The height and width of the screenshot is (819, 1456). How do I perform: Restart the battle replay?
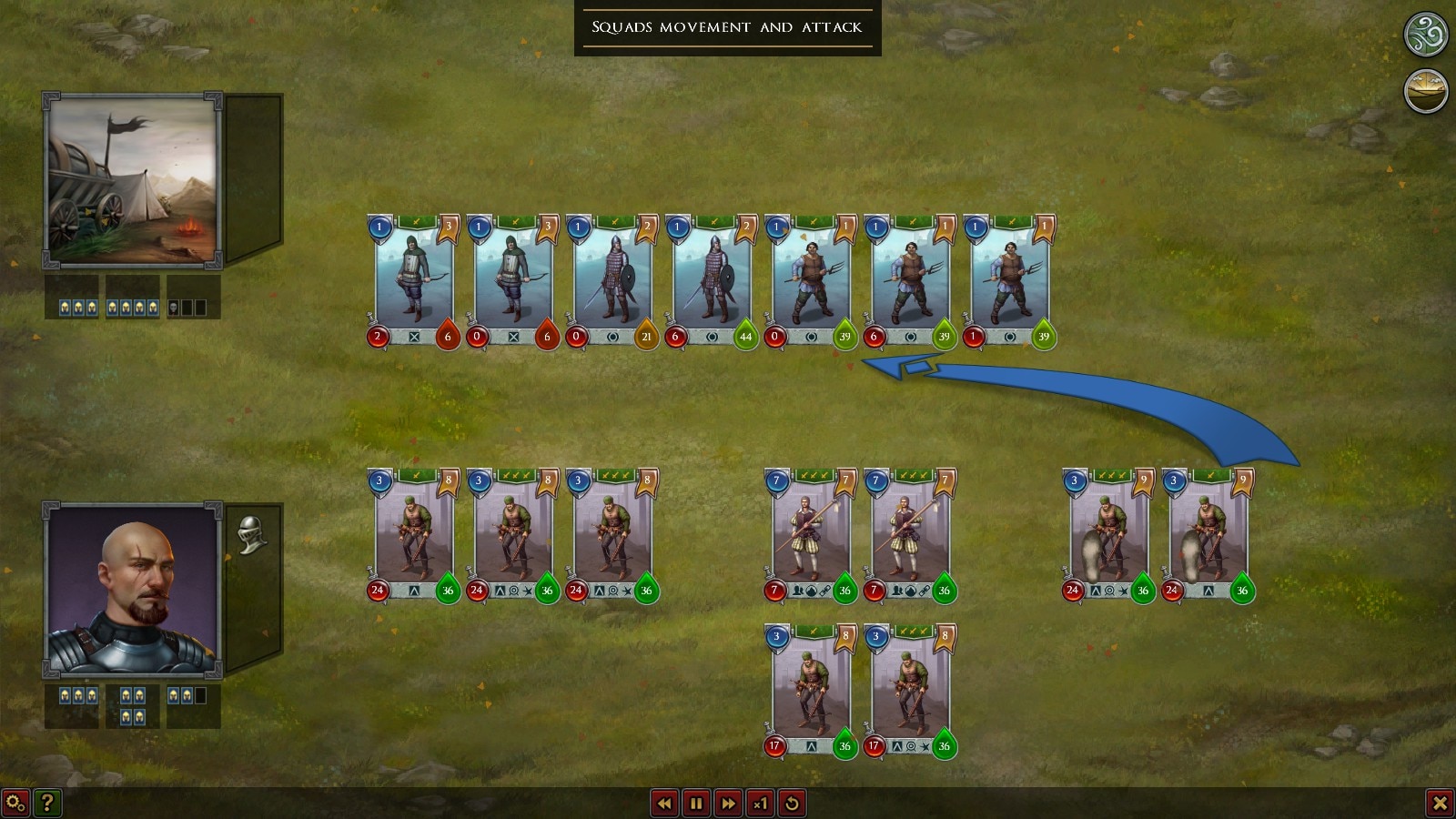point(792,804)
